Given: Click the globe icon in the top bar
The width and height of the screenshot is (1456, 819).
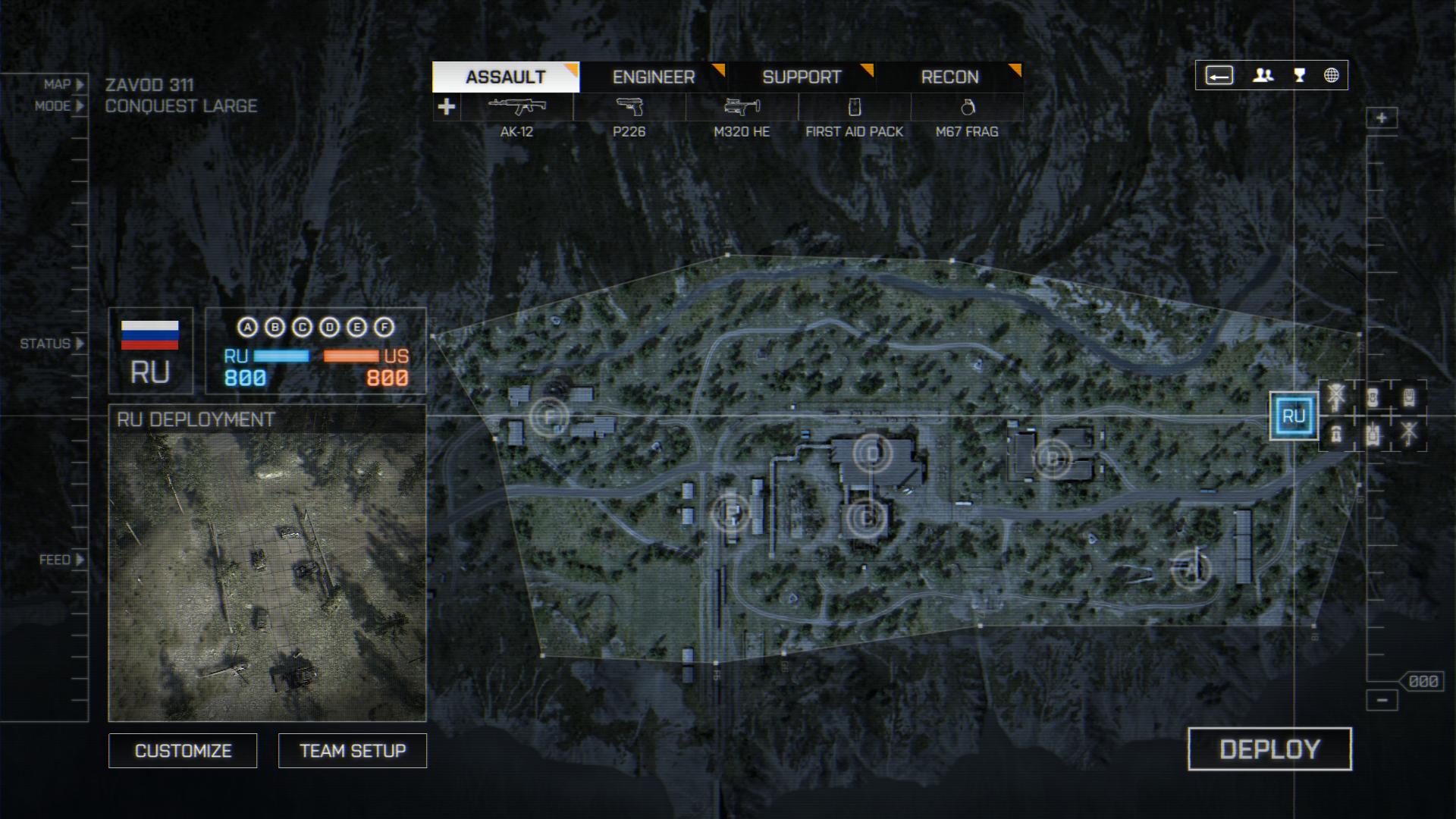Looking at the screenshot, I should [x=1332, y=75].
